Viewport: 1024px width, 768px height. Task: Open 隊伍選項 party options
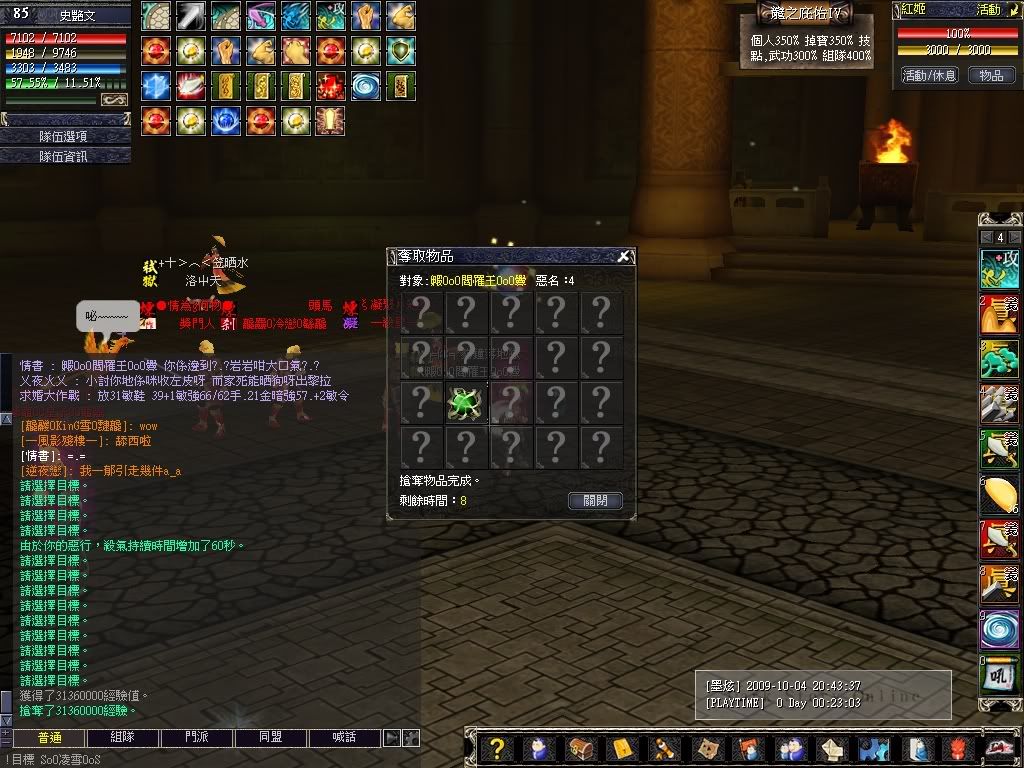[x=64, y=136]
